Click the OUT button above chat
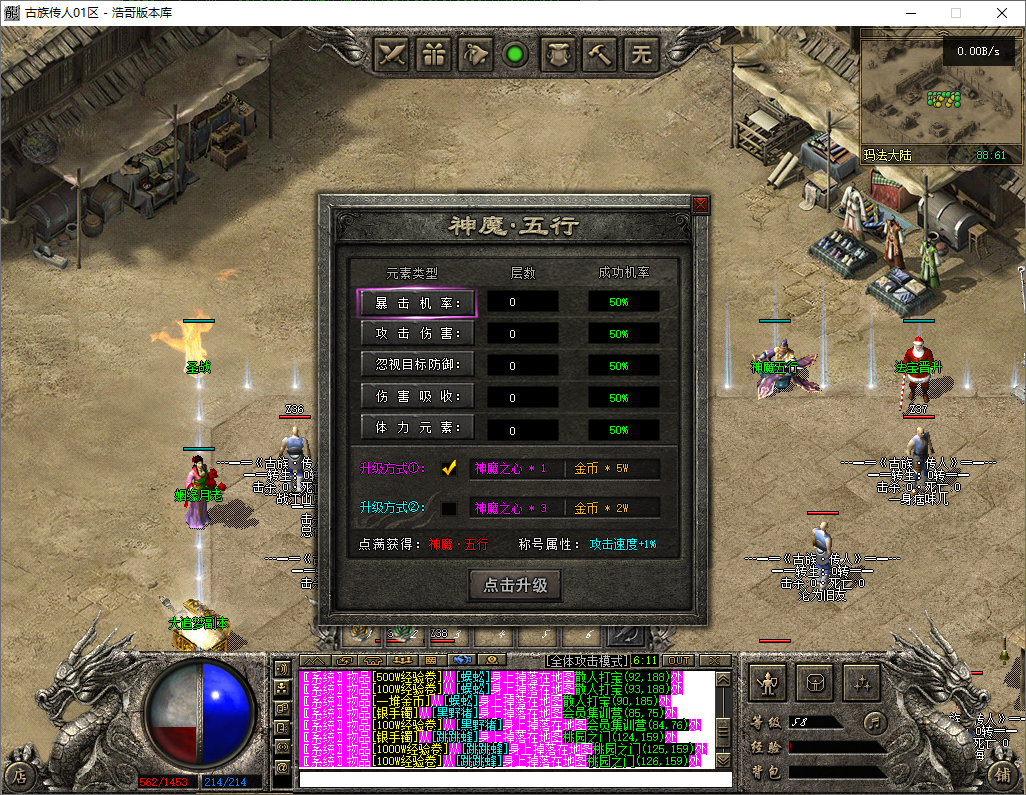Viewport: 1026px width, 795px height. (678, 660)
